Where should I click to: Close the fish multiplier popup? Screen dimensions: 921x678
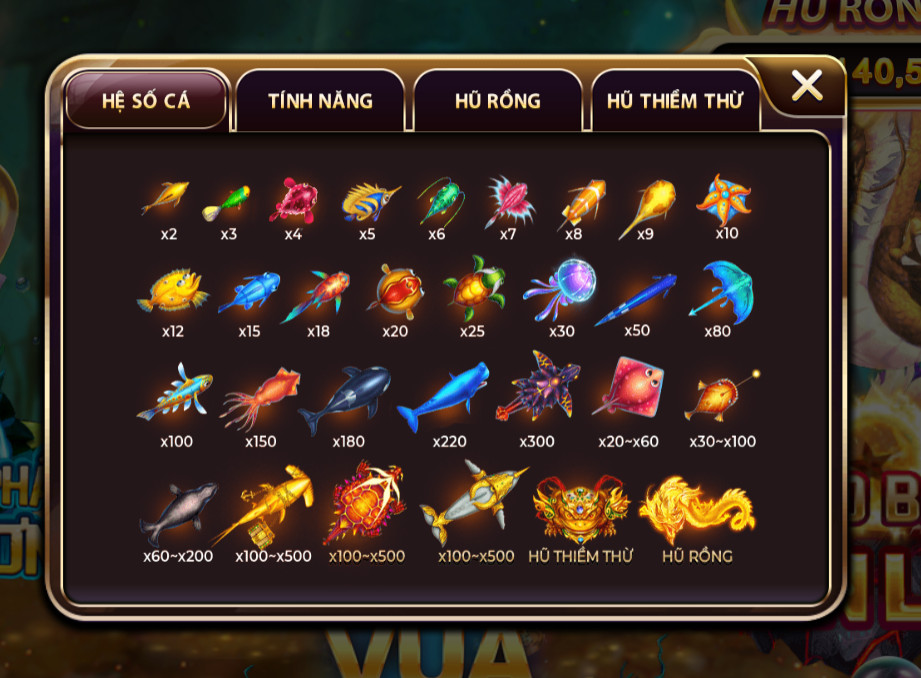pyautogui.click(x=806, y=86)
